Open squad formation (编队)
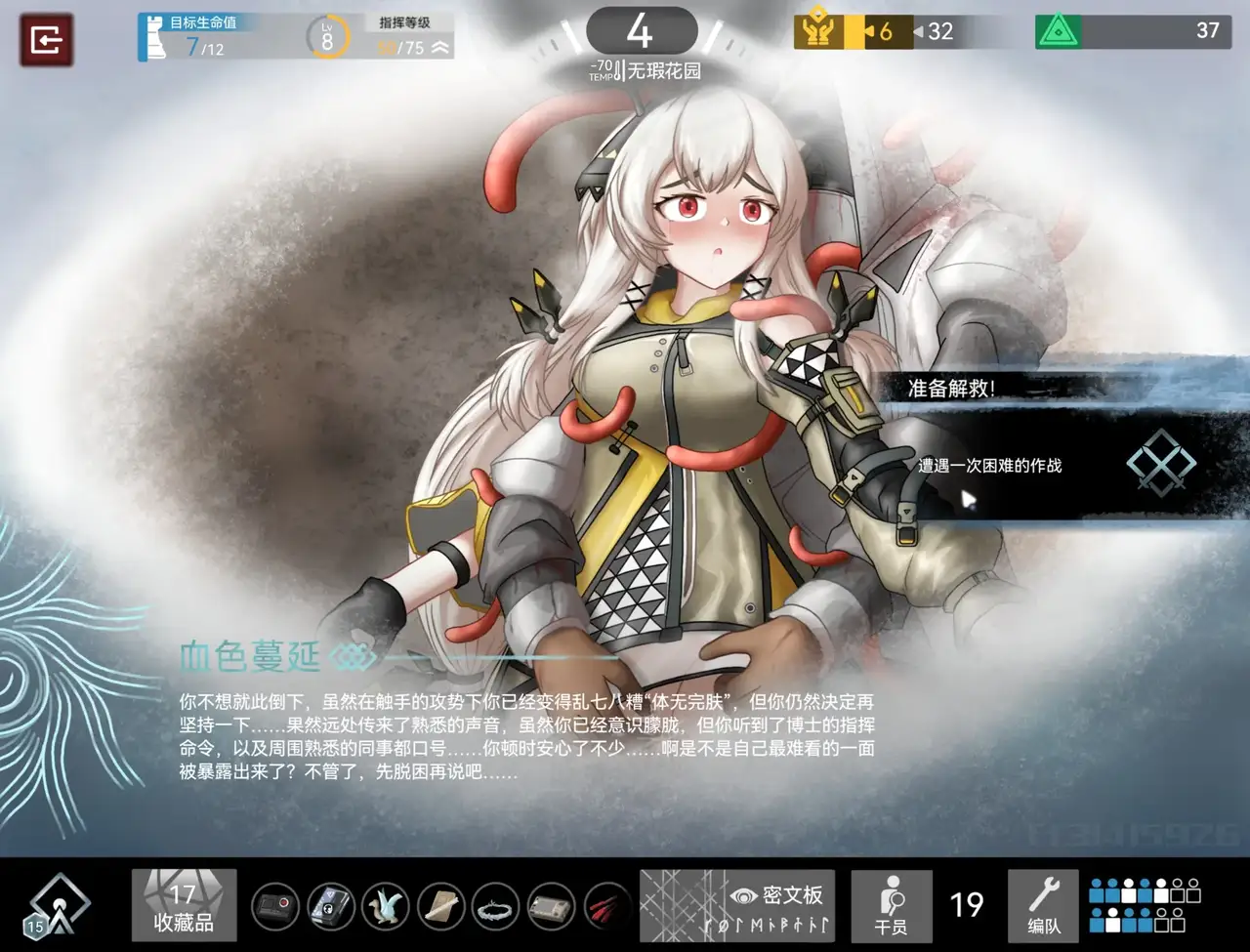Screen dimensions: 1250x952 pos(1043,905)
